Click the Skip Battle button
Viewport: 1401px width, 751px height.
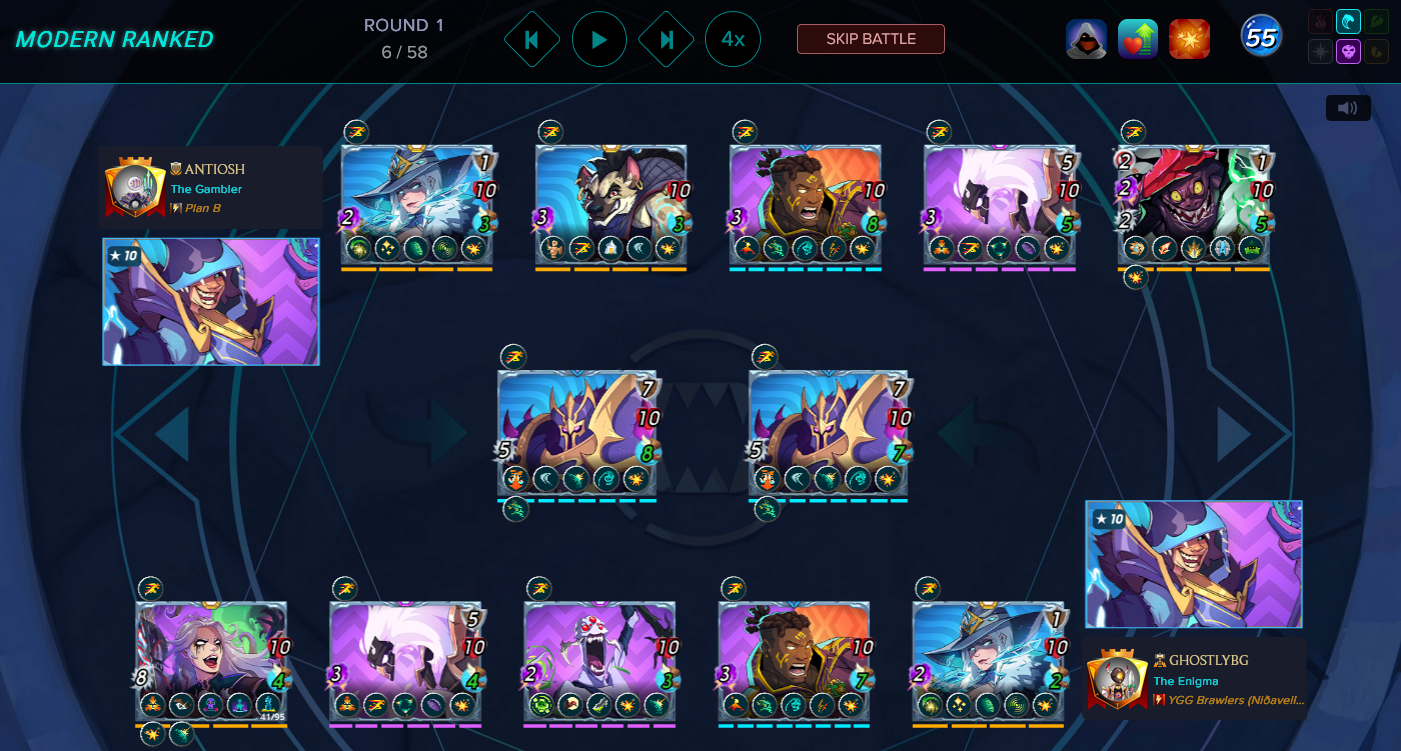tap(870, 39)
